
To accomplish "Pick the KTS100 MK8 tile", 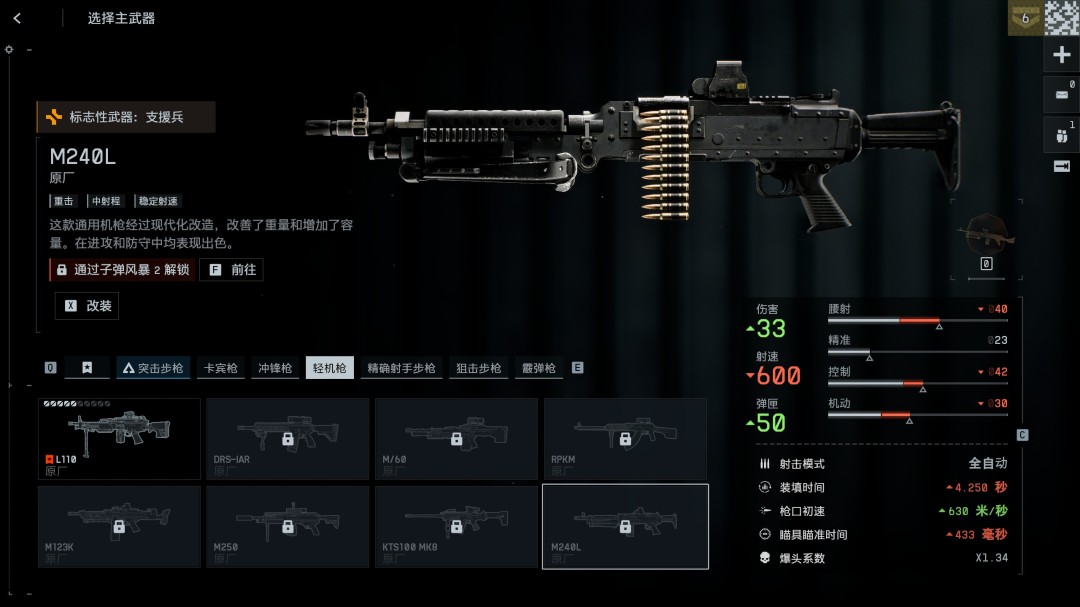I will 456,526.
